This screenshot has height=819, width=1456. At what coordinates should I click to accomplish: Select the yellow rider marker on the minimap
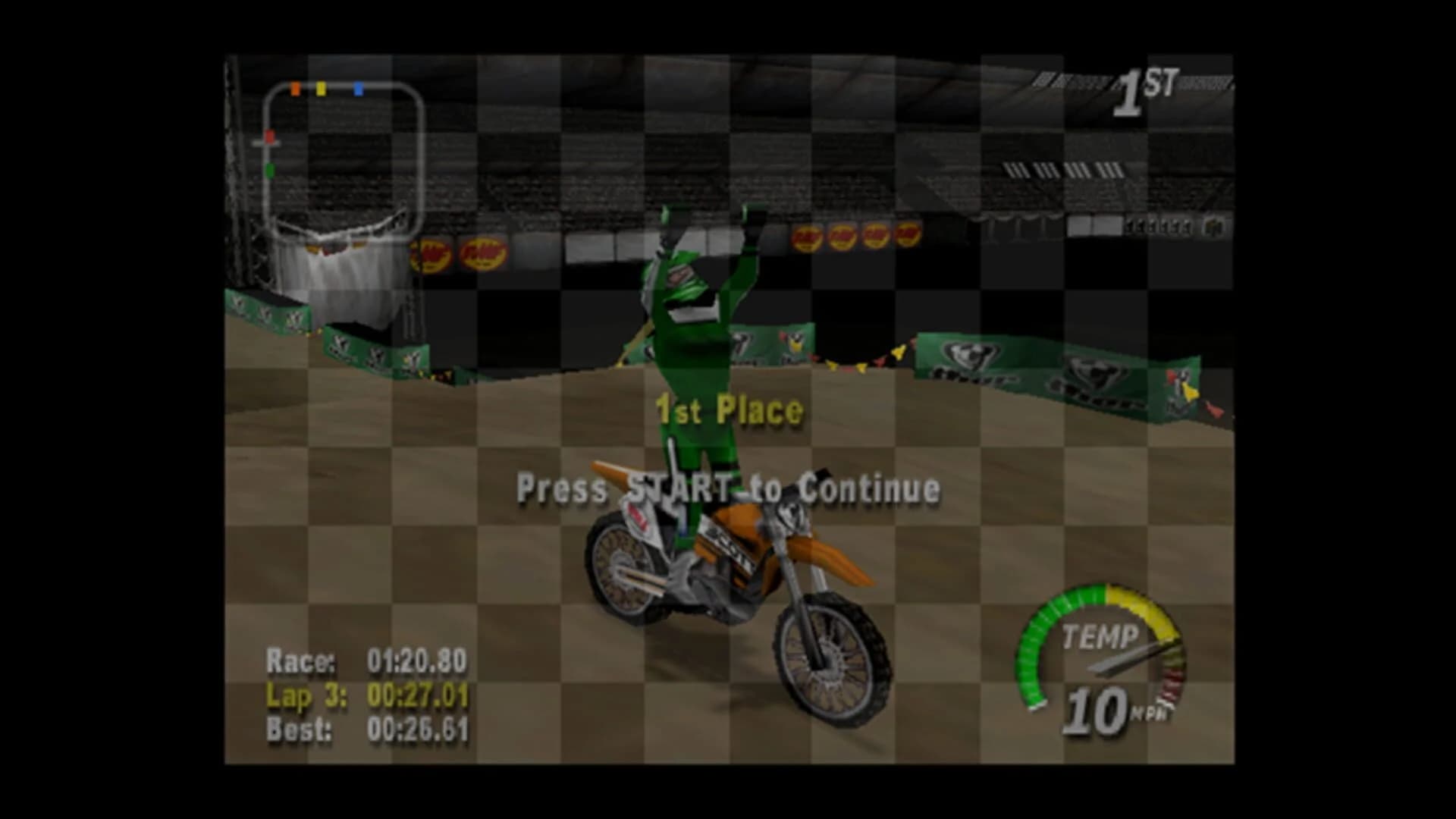pyautogui.click(x=322, y=88)
